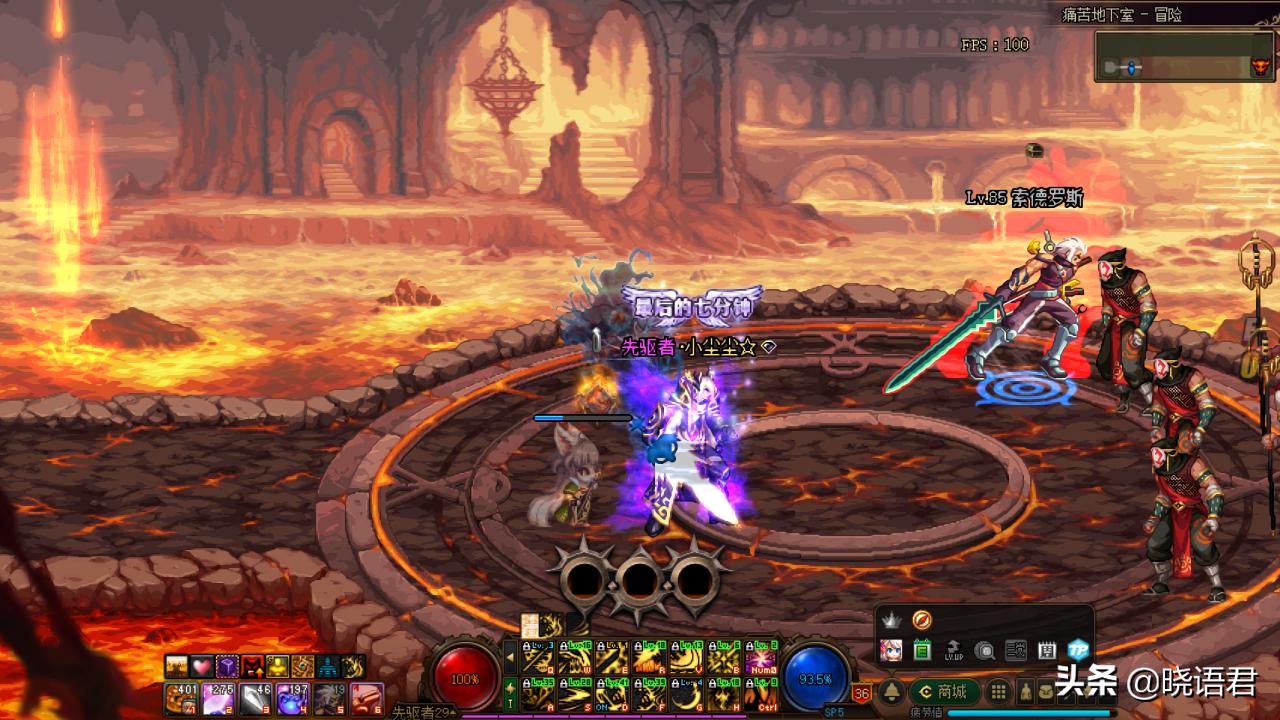Open the character silhouette menu icon
Viewport: 1280px width, 720px height.
coord(1025,692)
